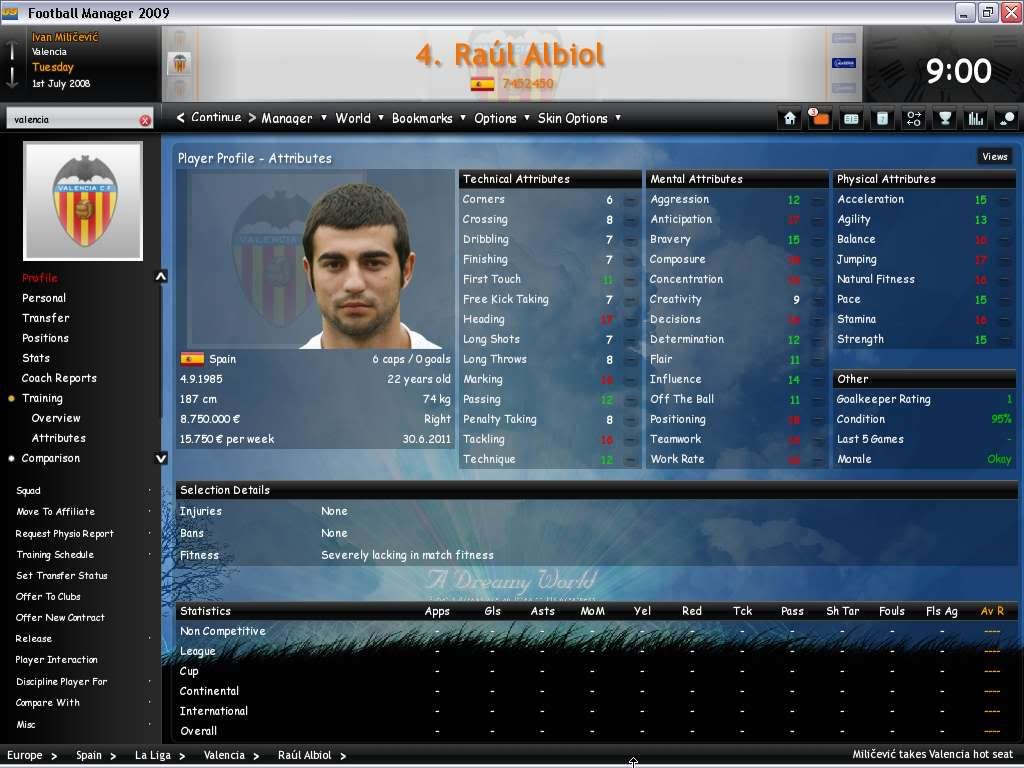The width and height of the screenshot is (1024, 768).
Task: Navigate to La Liga breadcrumb
Action: [x=153, y=756]
